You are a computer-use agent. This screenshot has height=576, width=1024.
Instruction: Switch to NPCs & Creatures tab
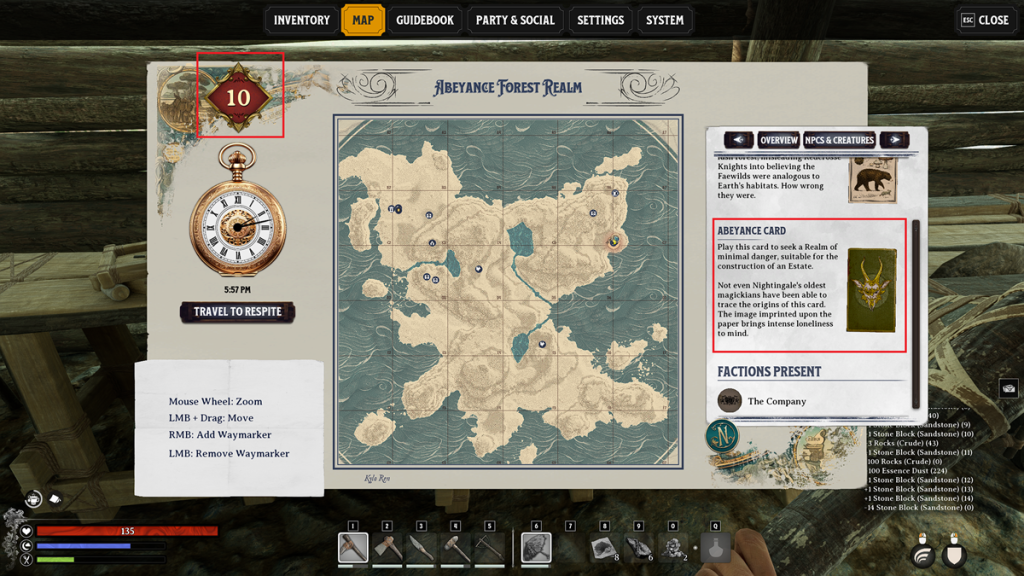[x=840, y=140]
